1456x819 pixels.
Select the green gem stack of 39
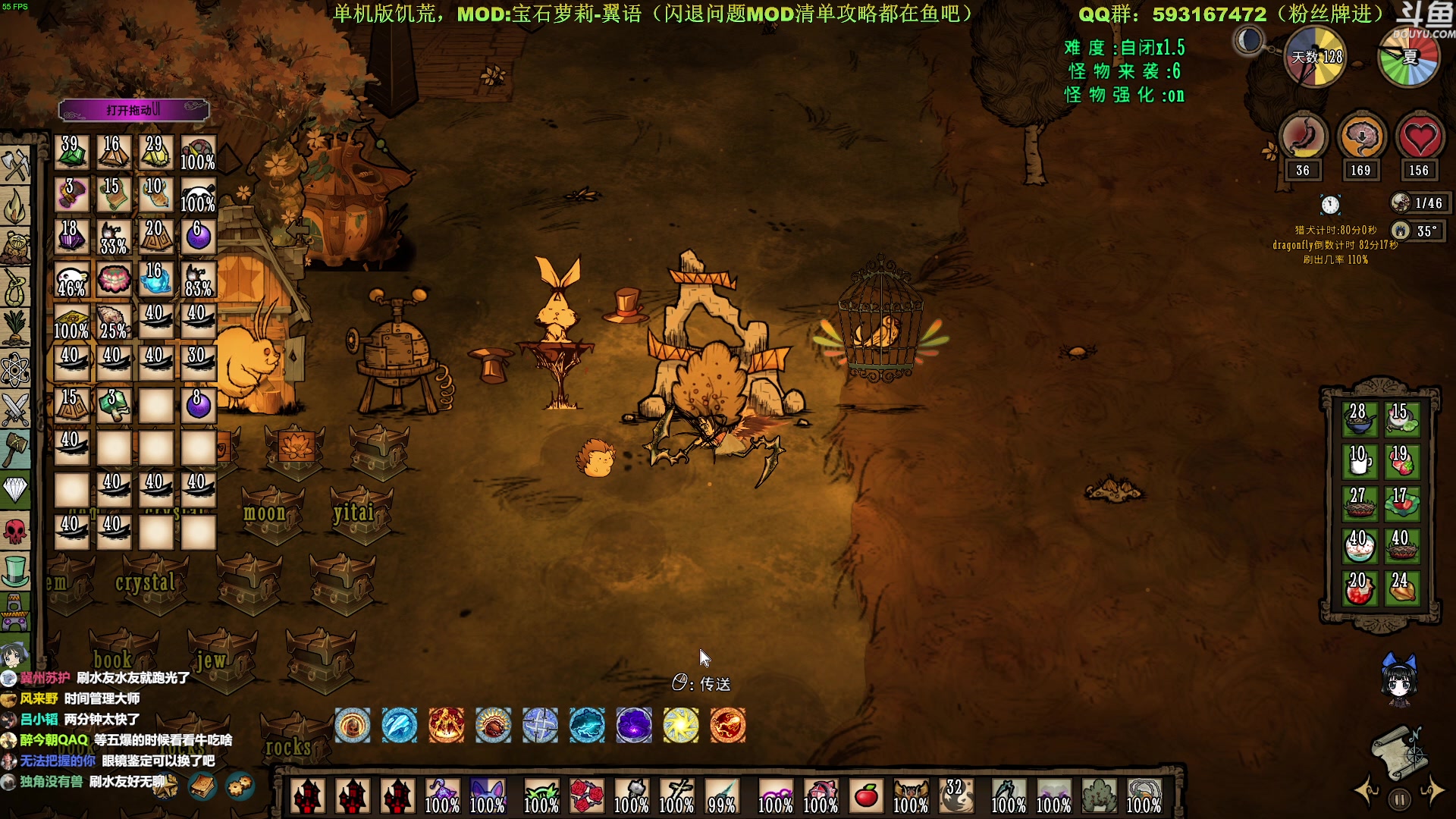point(71,152)
